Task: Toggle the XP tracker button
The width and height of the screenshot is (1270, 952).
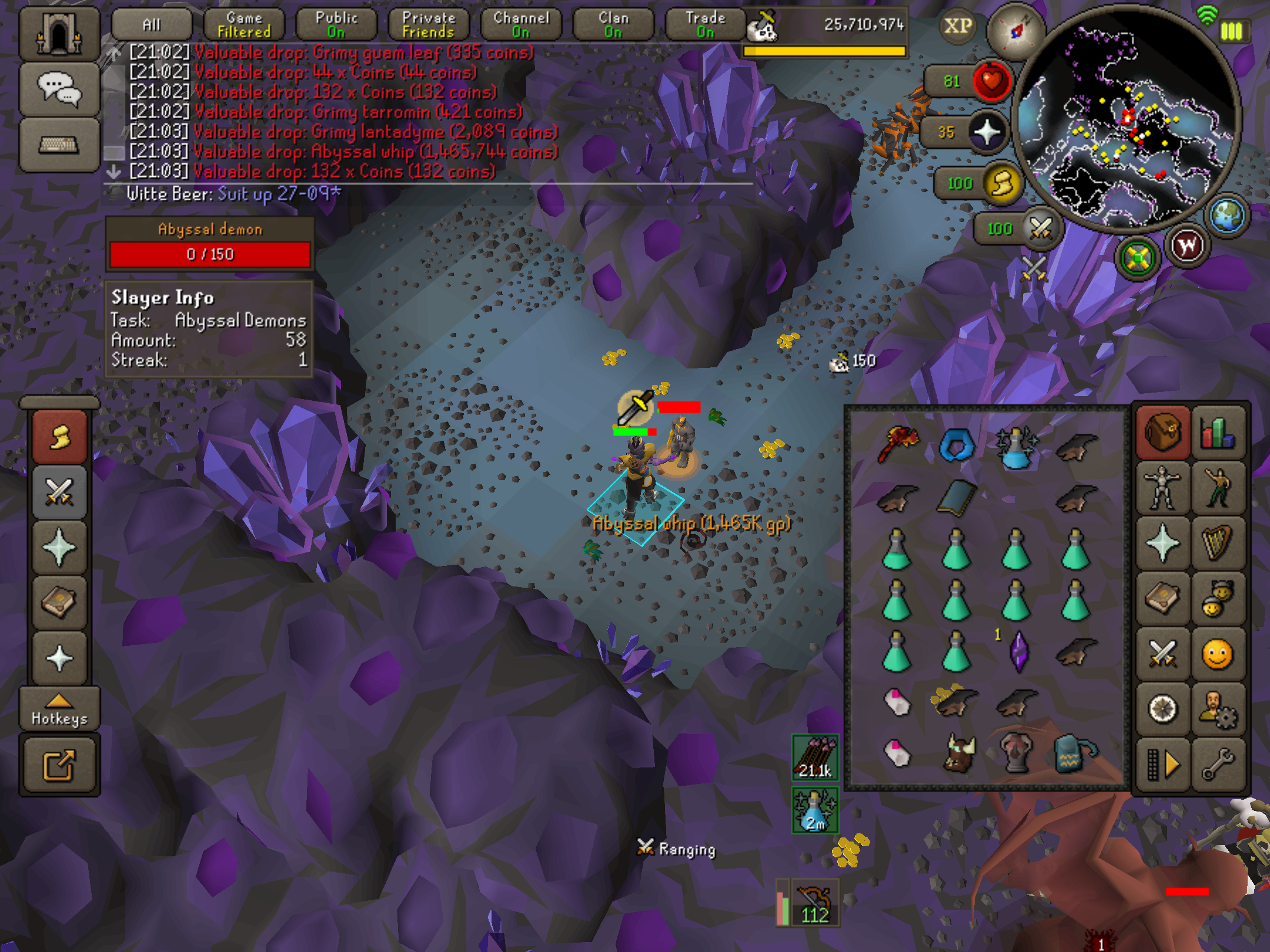Action: pyautogui.click(x=958, y=26)
